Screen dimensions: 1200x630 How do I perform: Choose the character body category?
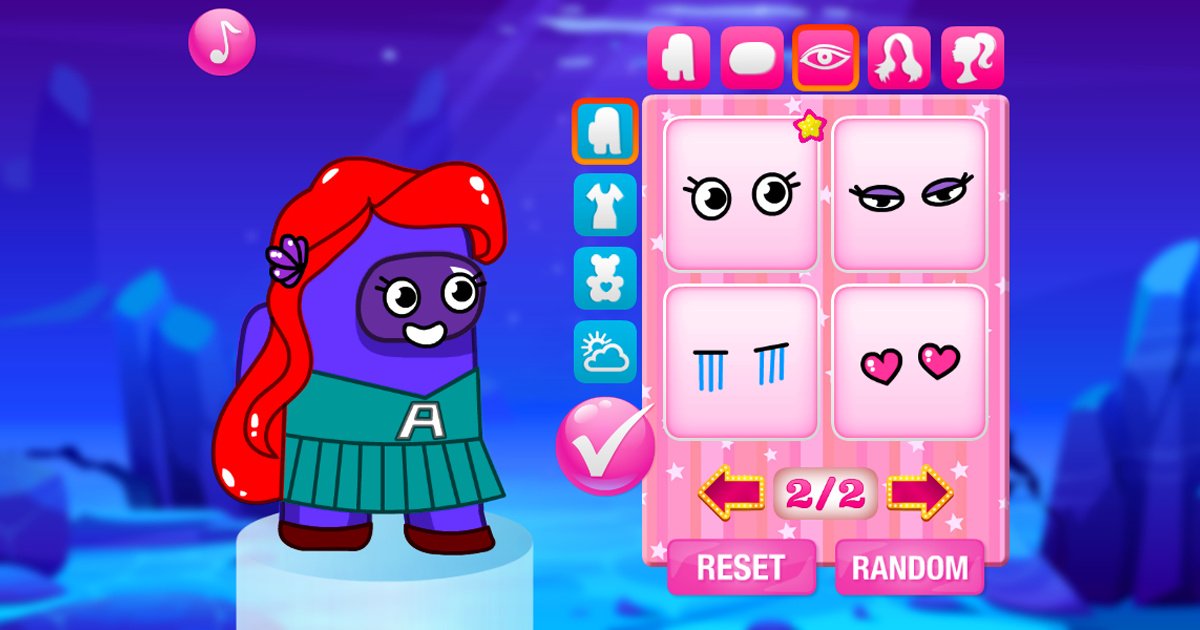point(605,131)
